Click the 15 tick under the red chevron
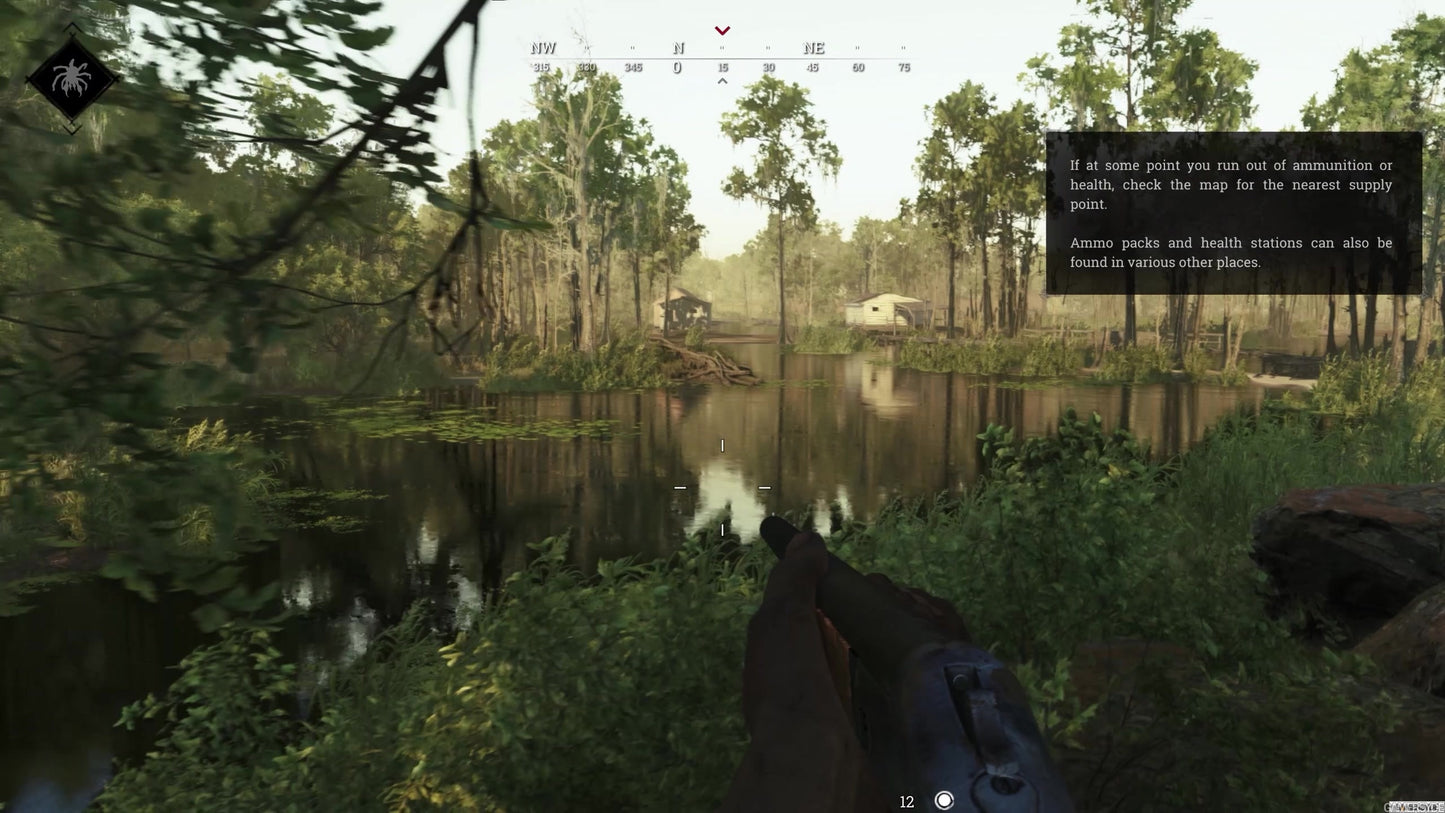 coord(722,66)
